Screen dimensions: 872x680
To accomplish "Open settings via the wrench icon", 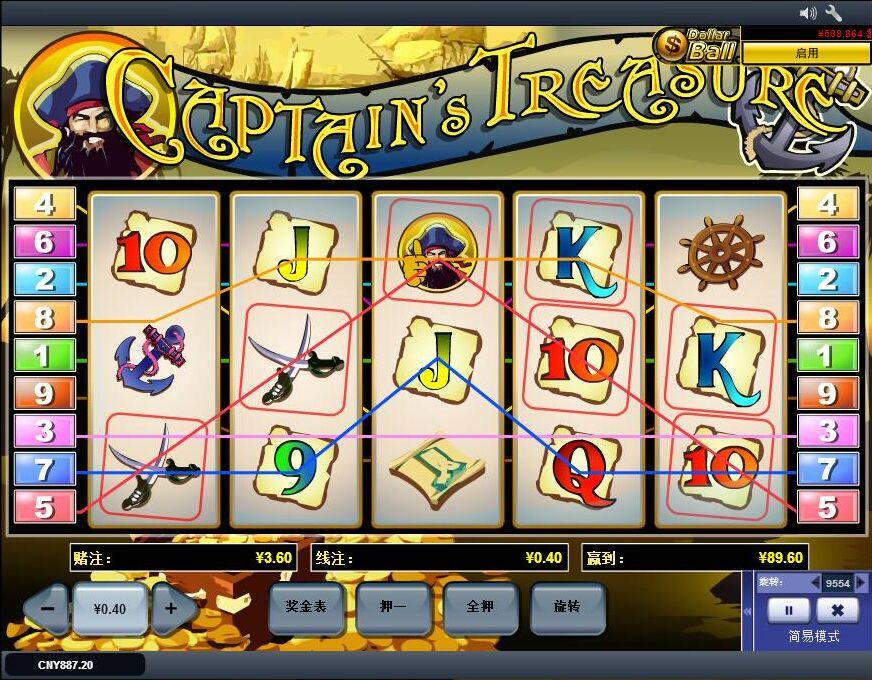I will pyautogui.click(x=834, y=13).
